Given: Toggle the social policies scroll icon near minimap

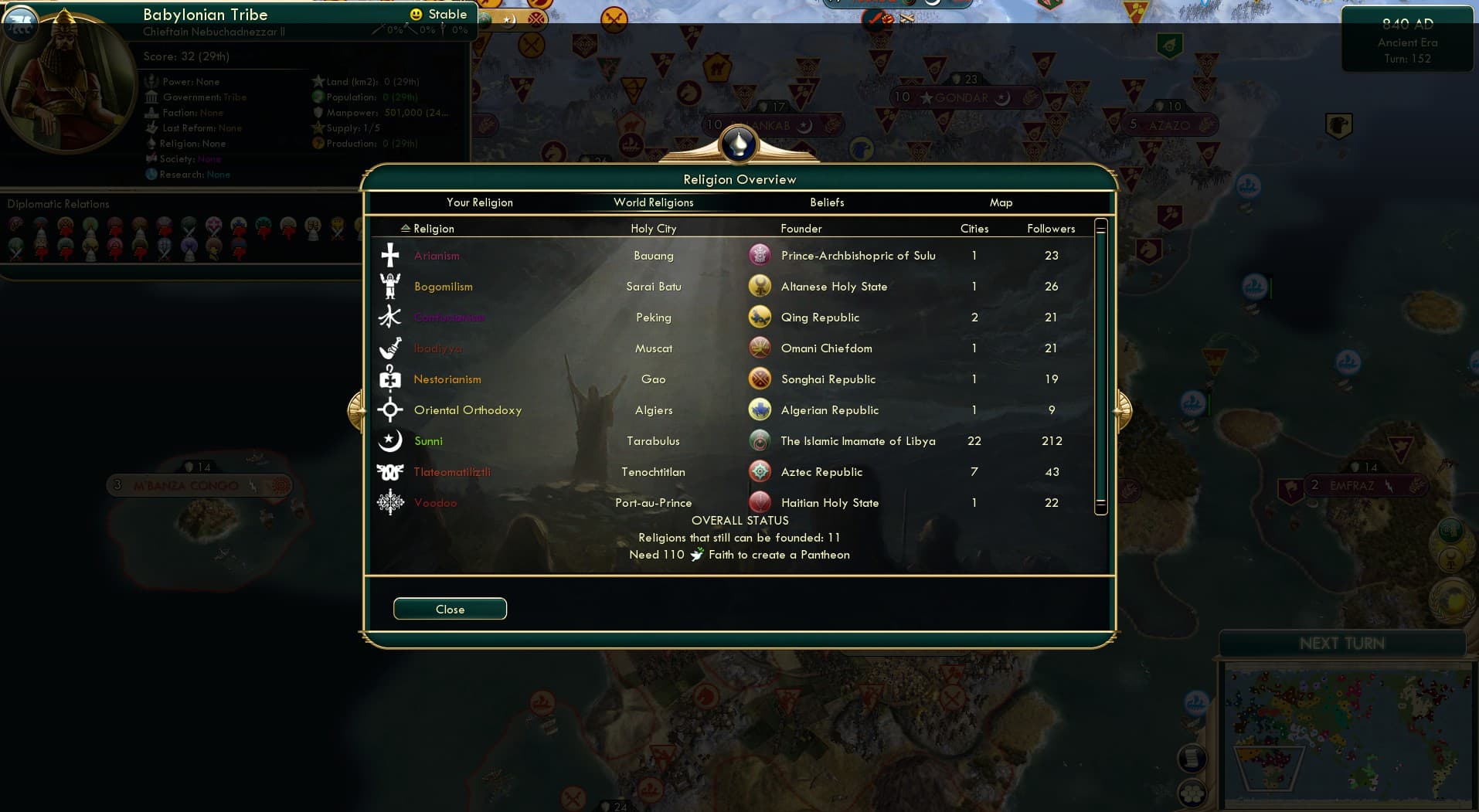Looking at the screenshot, I should (1193, 758).
